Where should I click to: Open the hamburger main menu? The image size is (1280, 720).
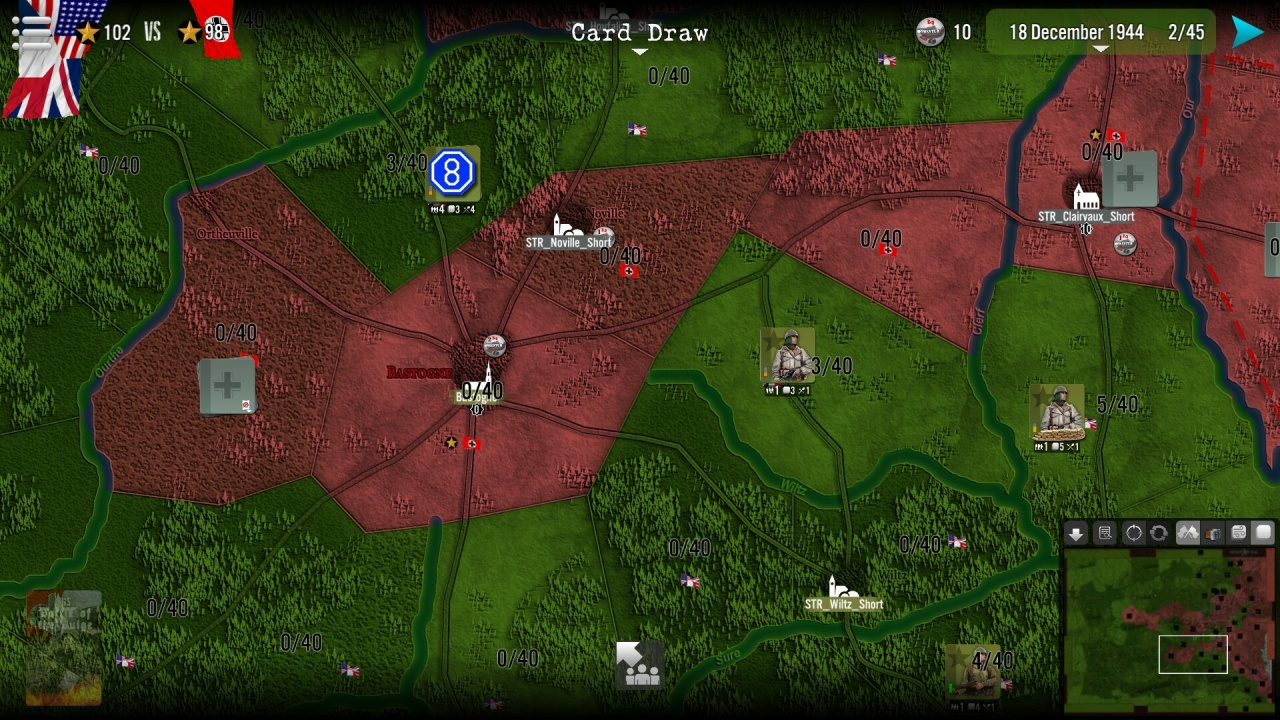click(30, 31)
